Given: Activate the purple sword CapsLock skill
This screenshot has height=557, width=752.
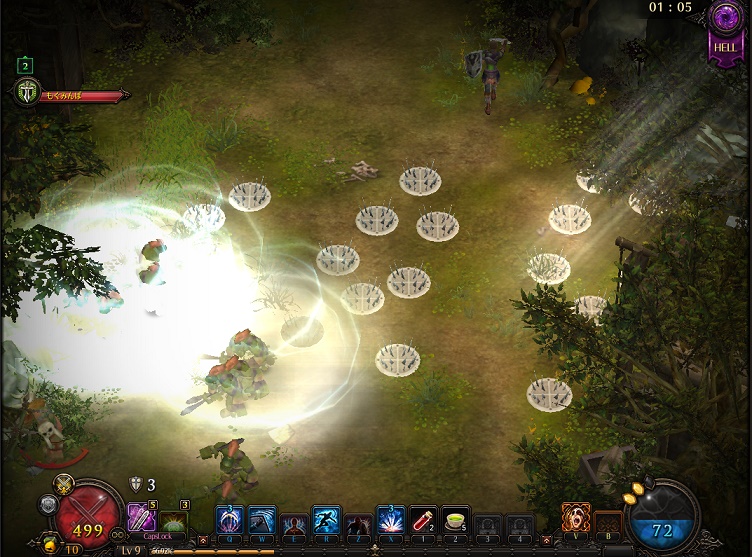Looking at the screenshot, I should [x=141, y=517].
